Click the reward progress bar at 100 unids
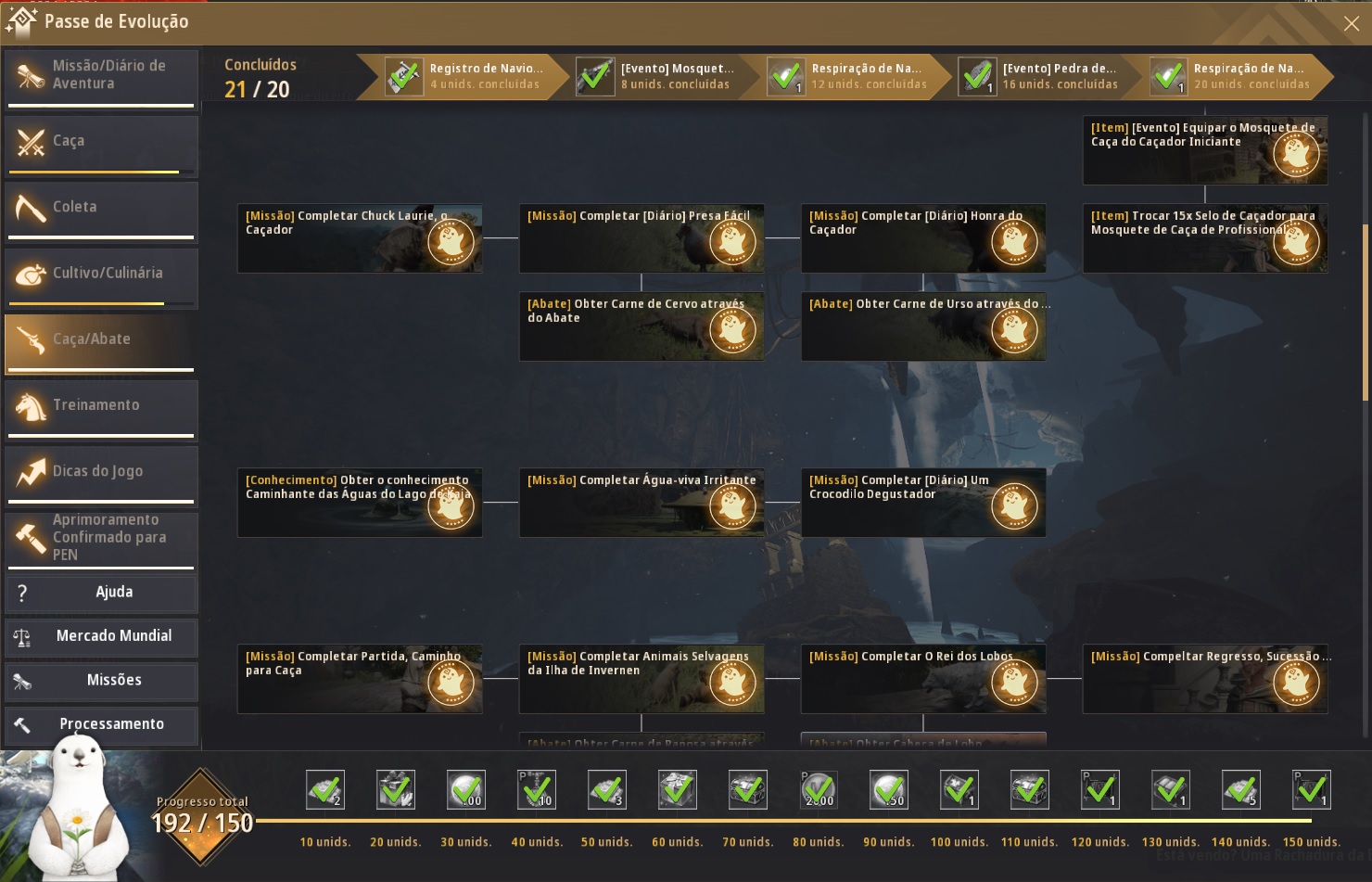The height and width of the screenshot is (882, 1372). click(959, 820)
